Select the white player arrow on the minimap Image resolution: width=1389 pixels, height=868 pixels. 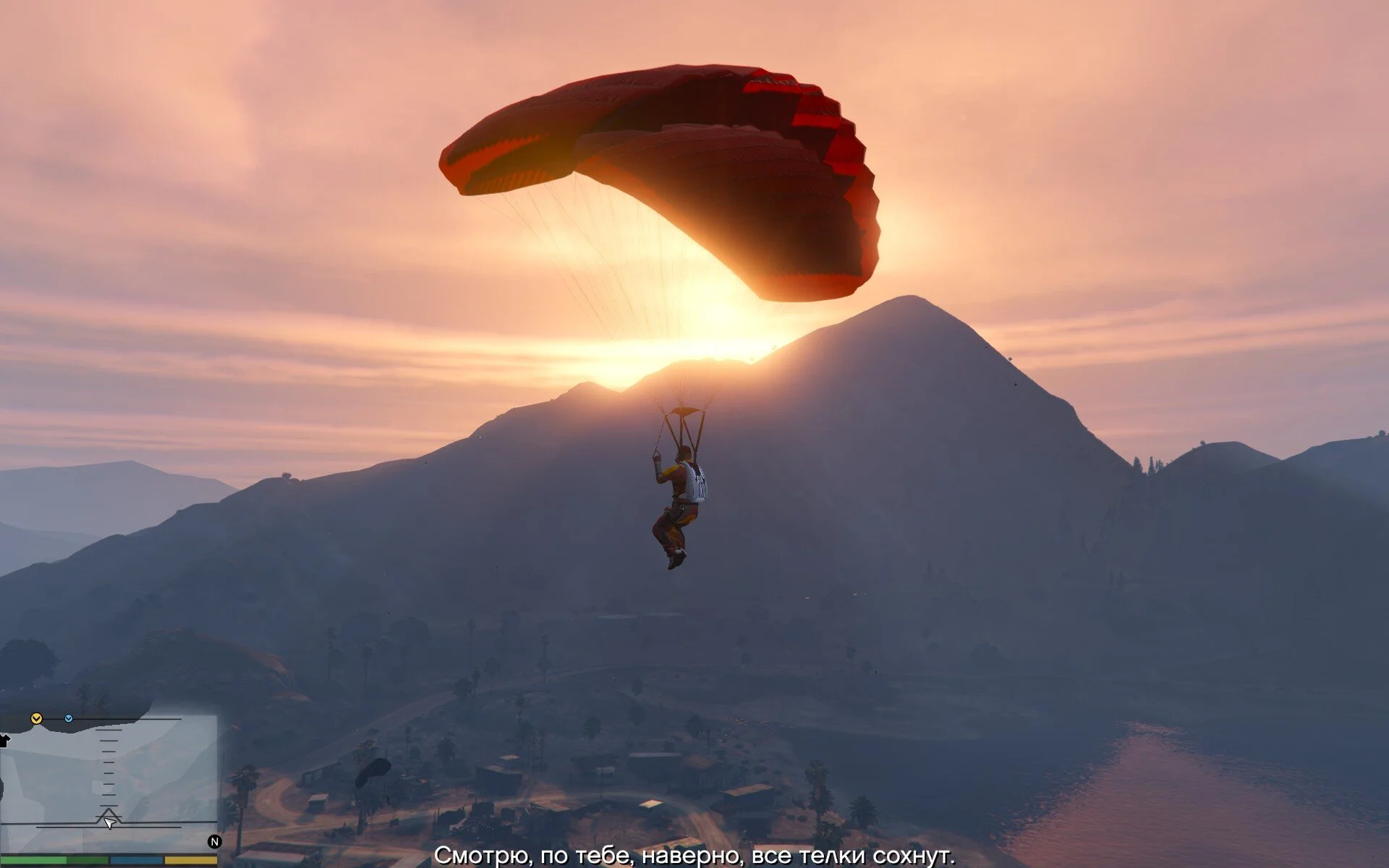109,822
